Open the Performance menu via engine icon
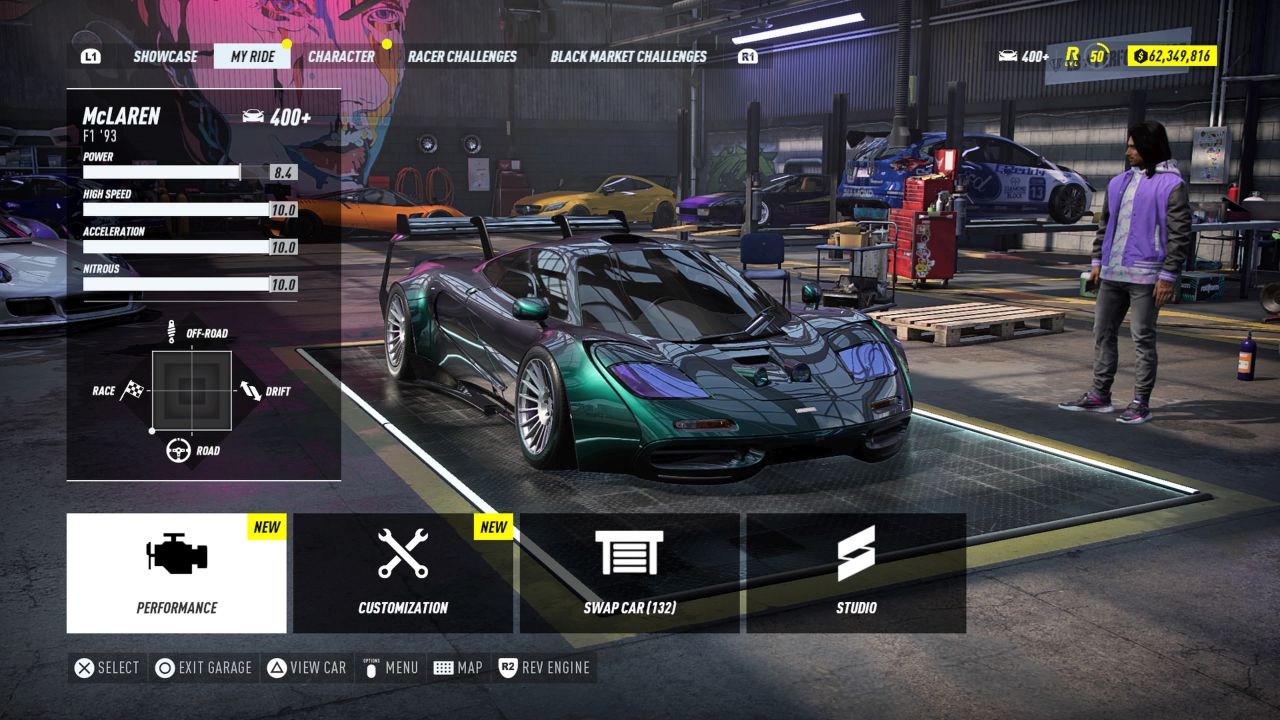This screenshot has height=720, width=1280. pos(176,552)
